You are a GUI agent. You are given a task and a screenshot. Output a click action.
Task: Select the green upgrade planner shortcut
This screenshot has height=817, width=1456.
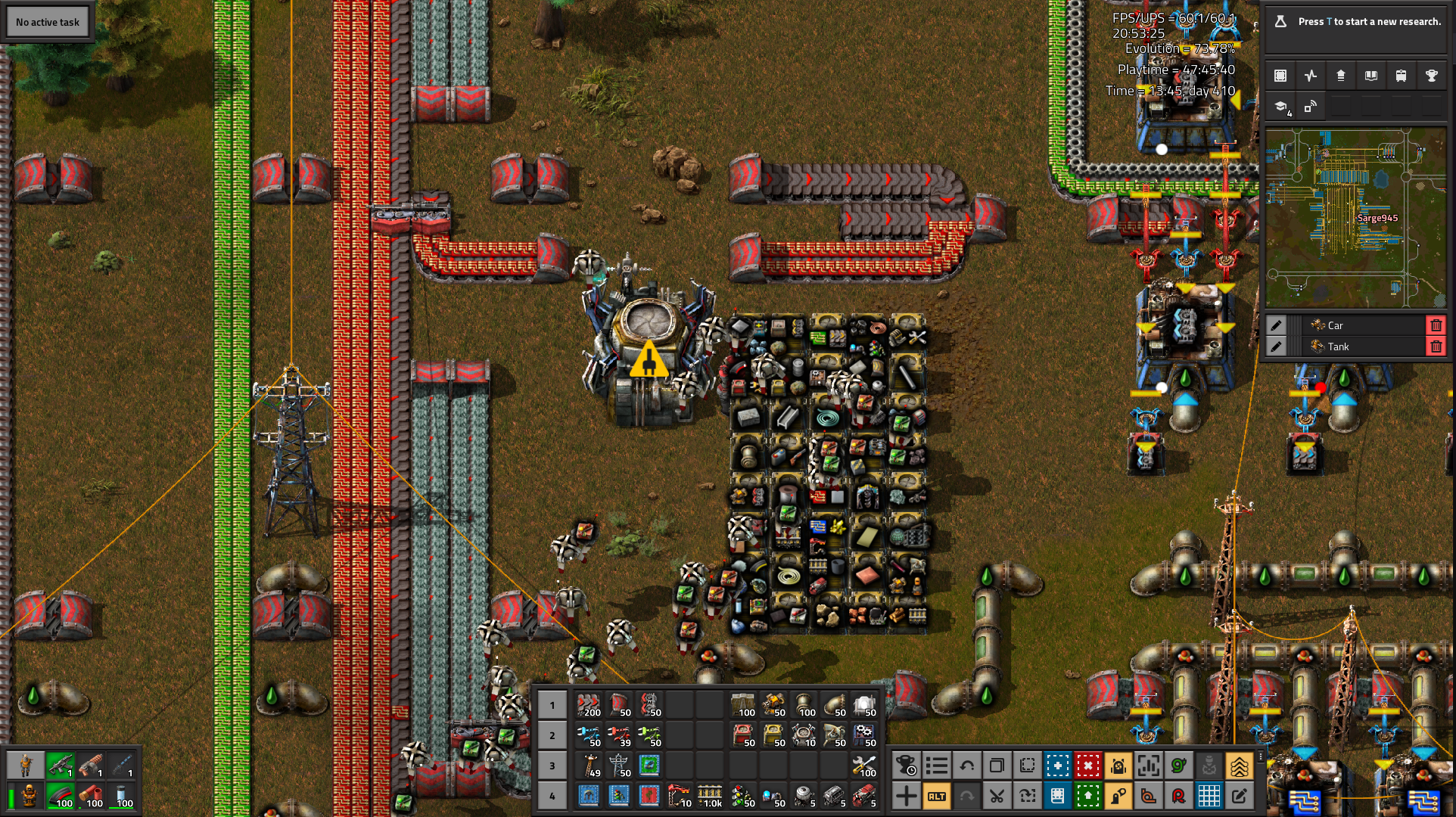(x=1088, y=796)
